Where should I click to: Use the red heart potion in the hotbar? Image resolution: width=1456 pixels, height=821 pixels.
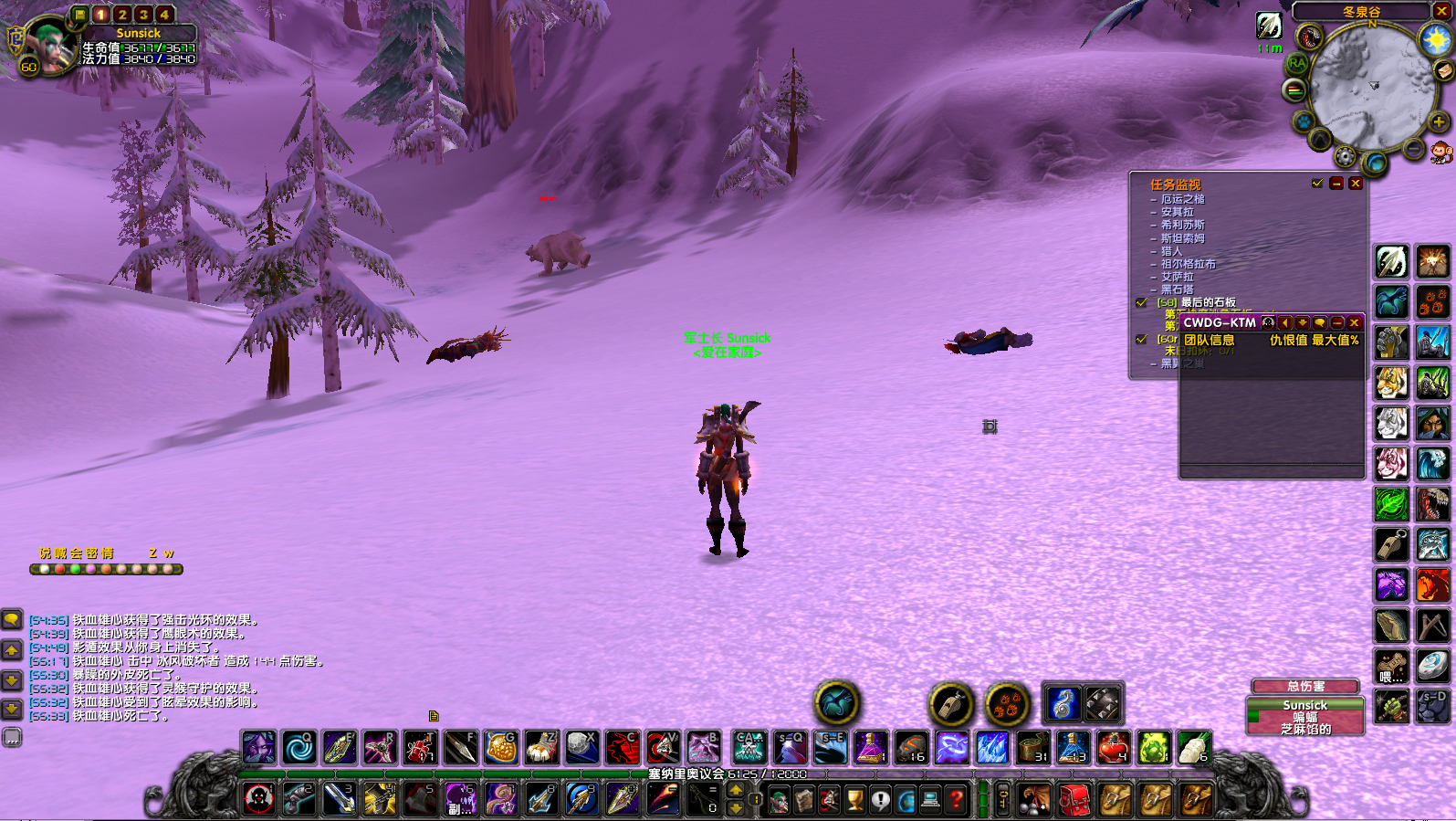[1113, 748]
